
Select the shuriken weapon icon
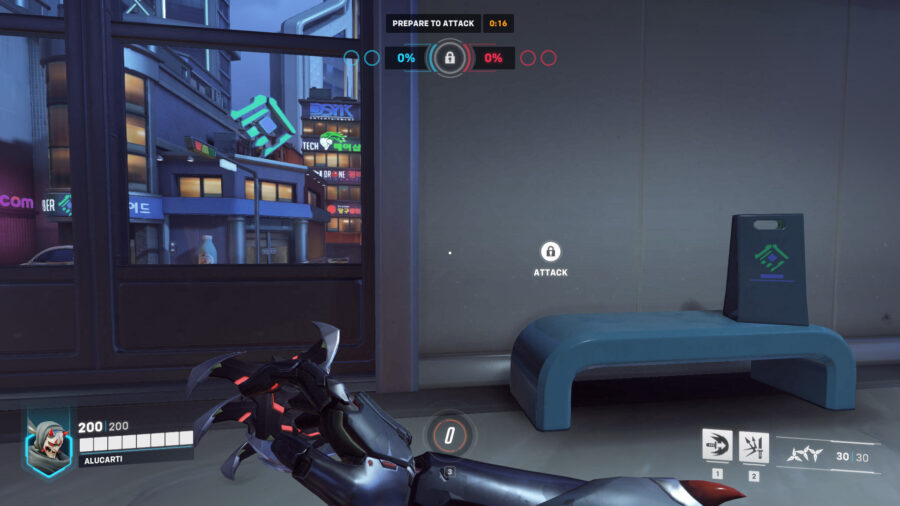[805, 453]
